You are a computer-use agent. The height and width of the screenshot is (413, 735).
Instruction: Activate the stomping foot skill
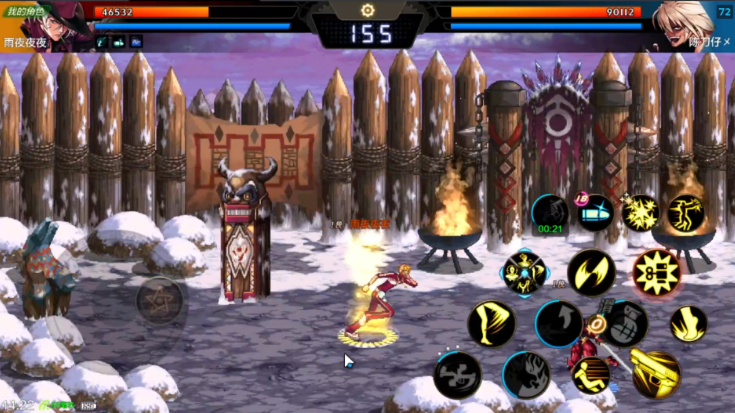(688, 323)
